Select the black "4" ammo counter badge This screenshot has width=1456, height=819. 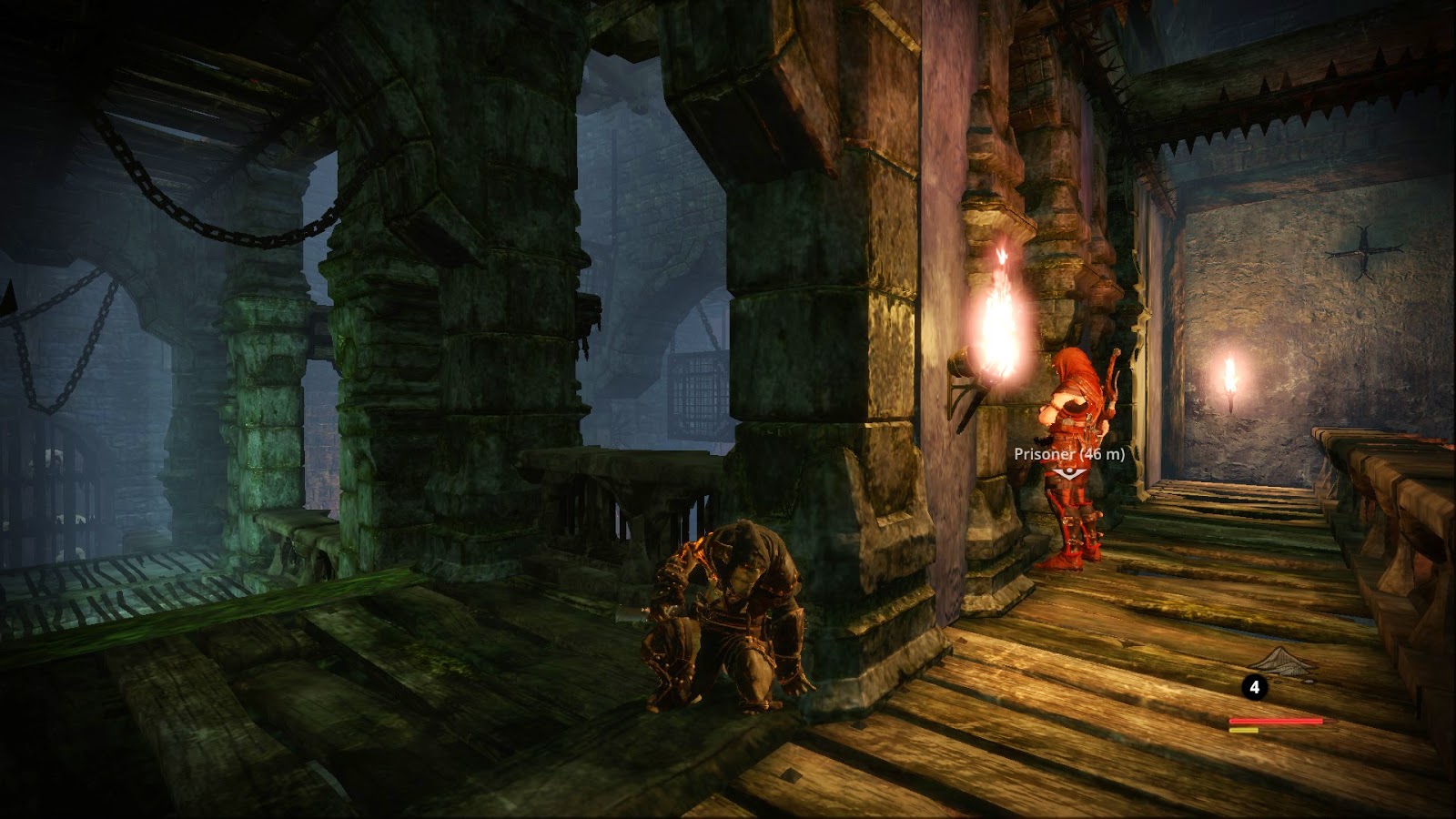coord(1256,688)
